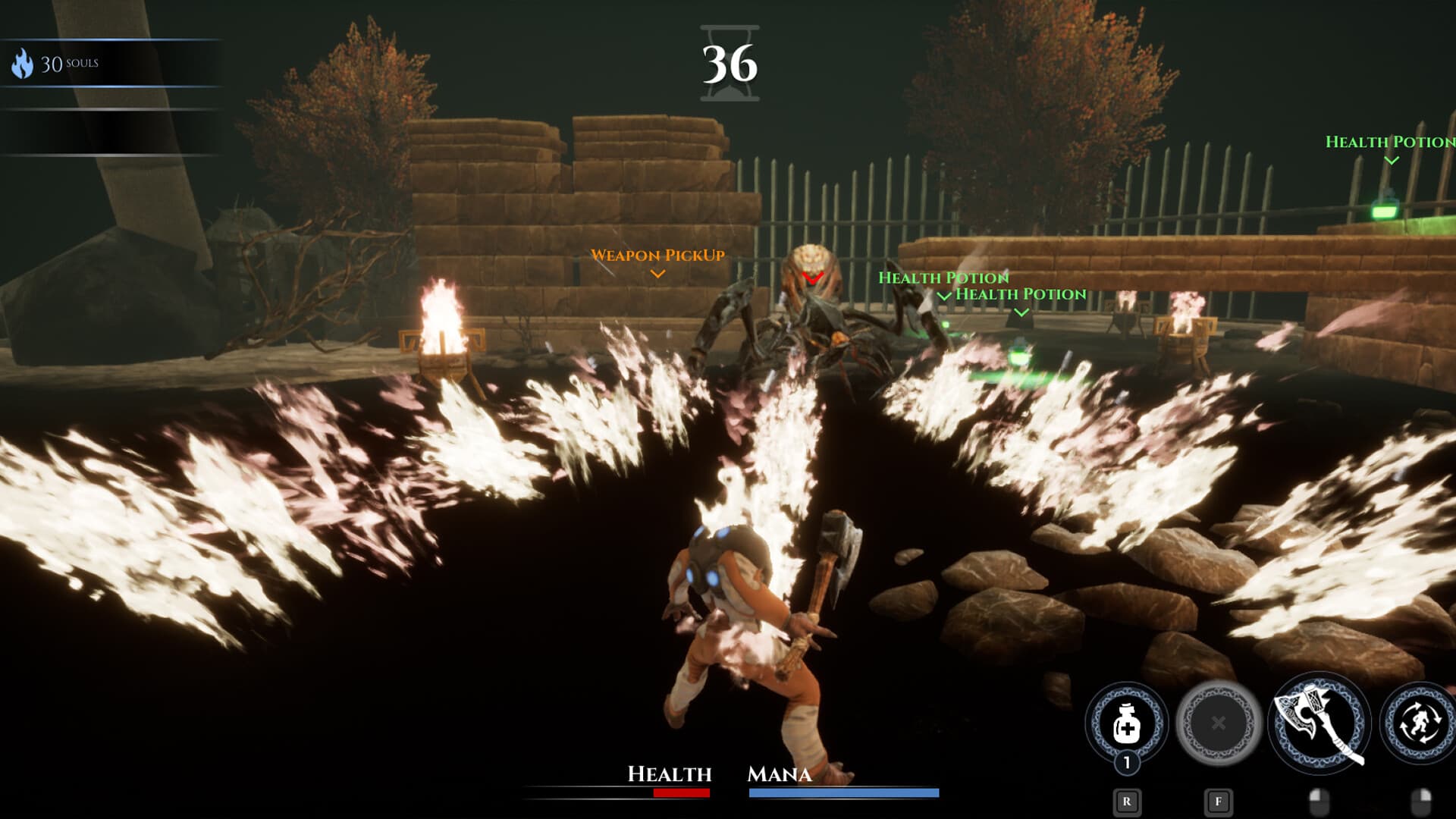Click the R keybind badge
Image resolution: width=1456 pixels, height=819 pixels.
(x=1127, y=802)
